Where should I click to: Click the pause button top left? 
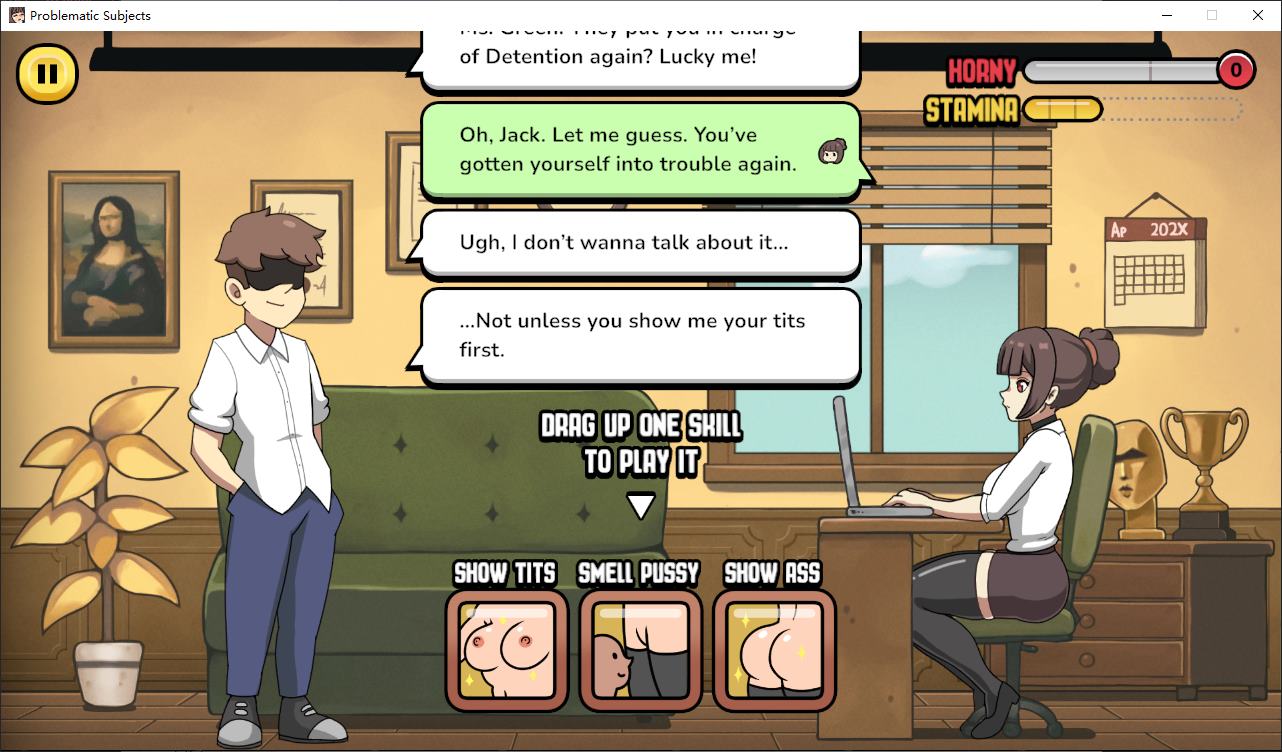tap(46, 73)
